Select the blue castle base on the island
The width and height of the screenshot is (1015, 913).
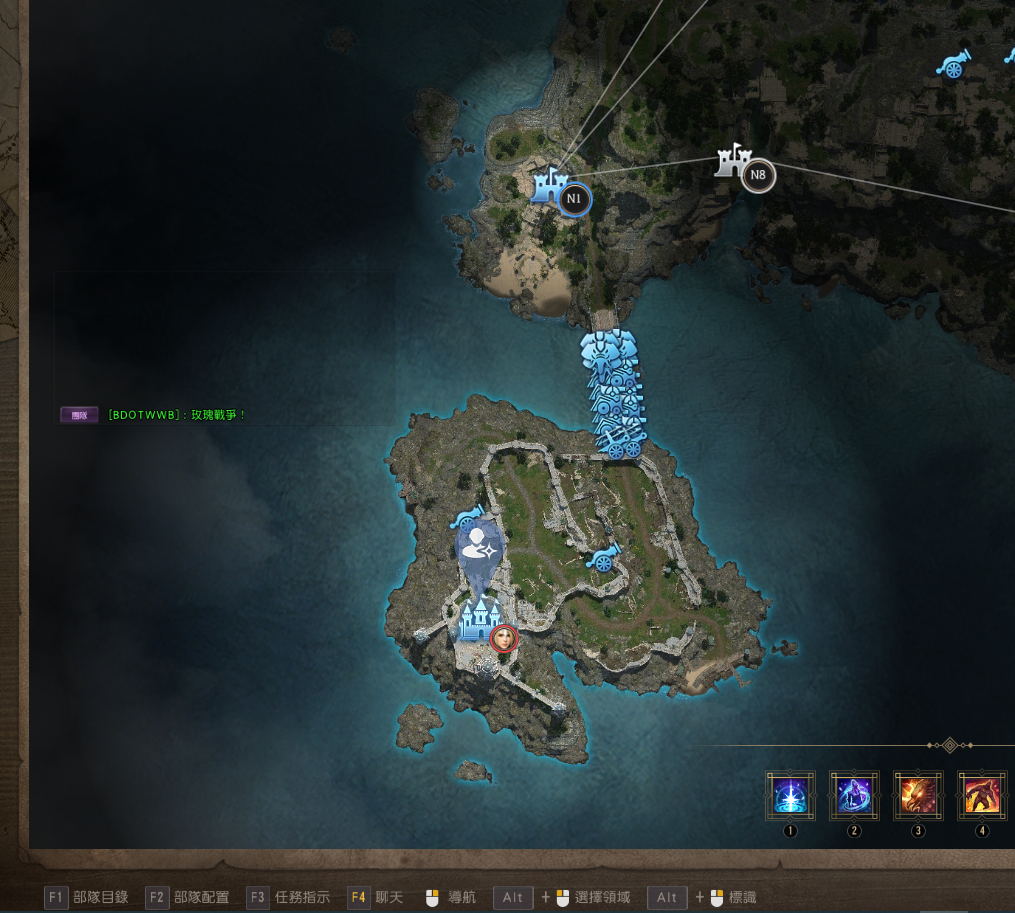[476, 620]
